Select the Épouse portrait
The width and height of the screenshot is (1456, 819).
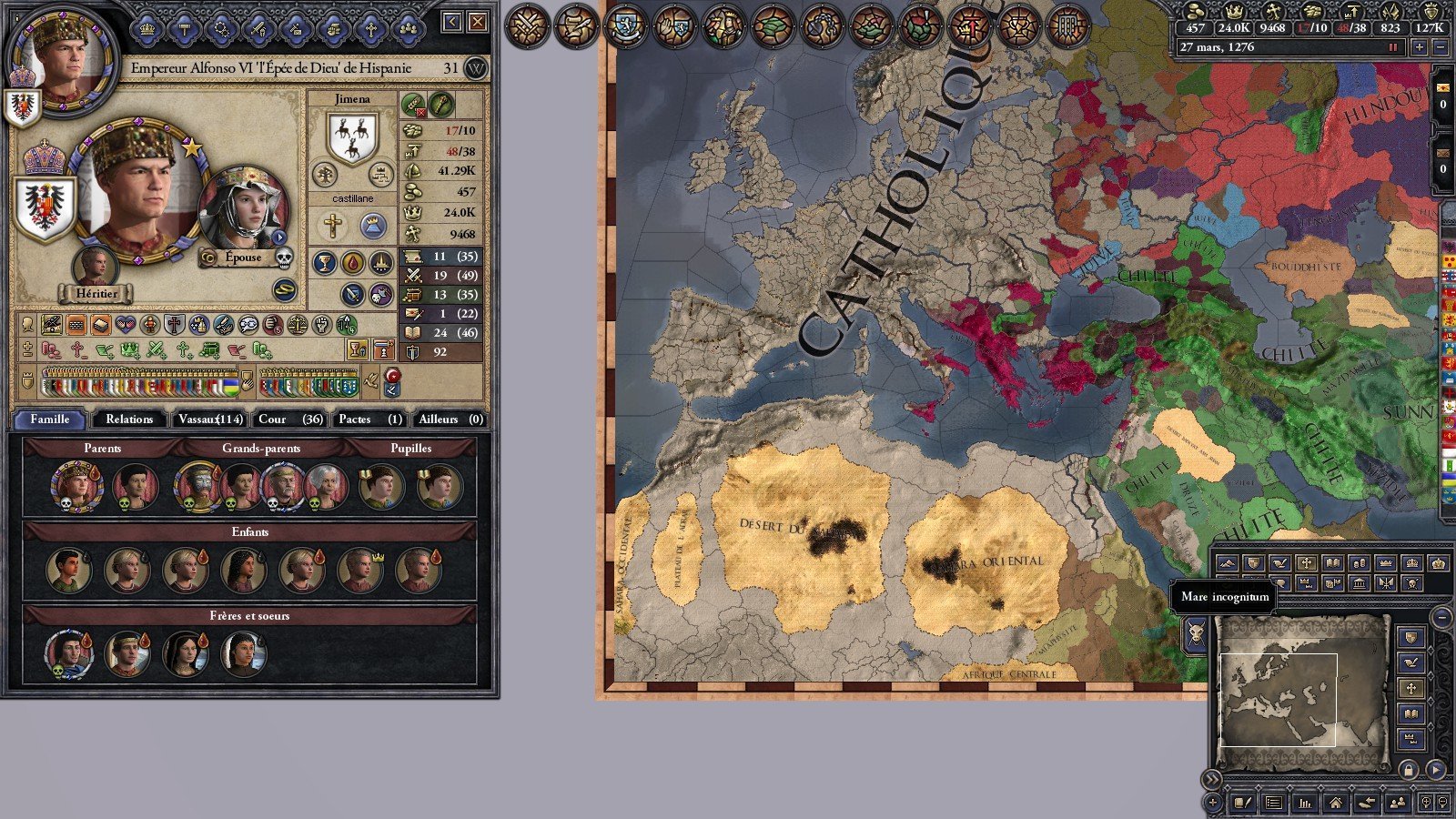pyautogui.click(x=242, y=211)
